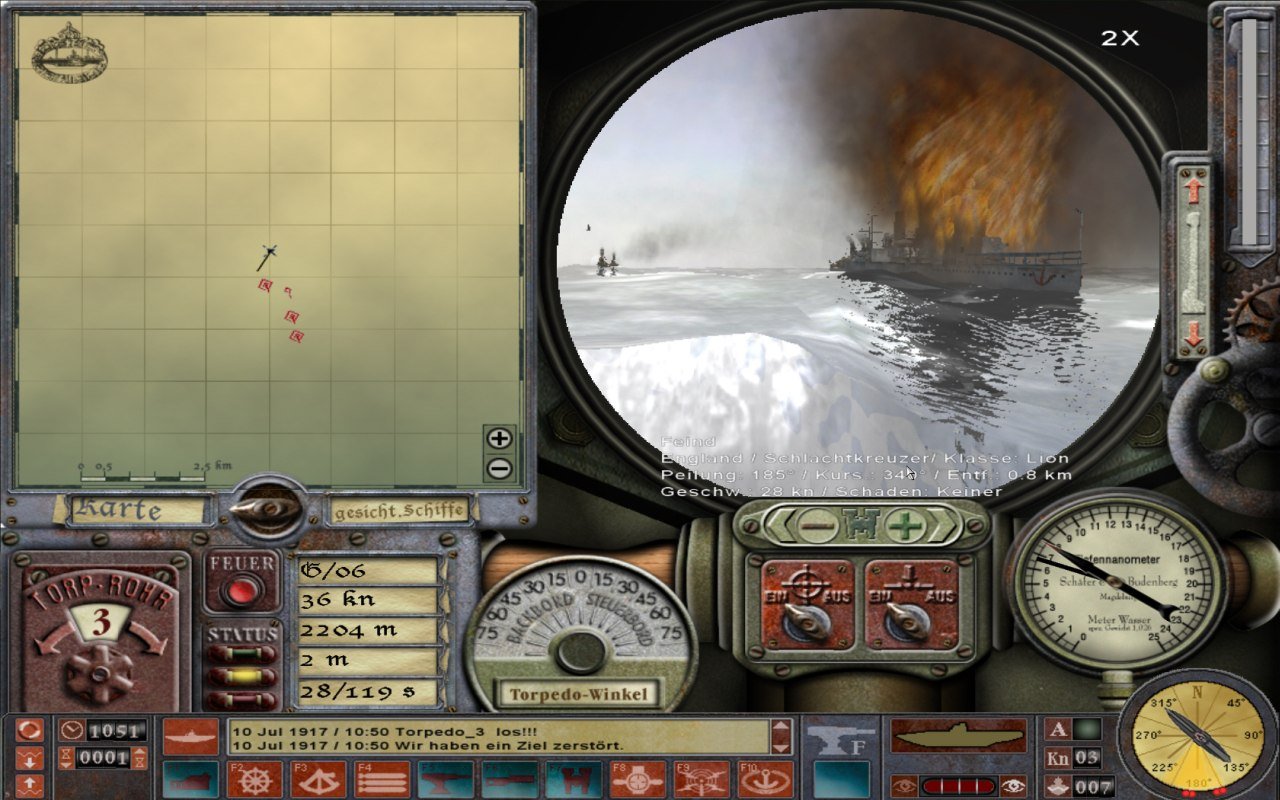Click the eye icon left of the damage indicator

904,786
